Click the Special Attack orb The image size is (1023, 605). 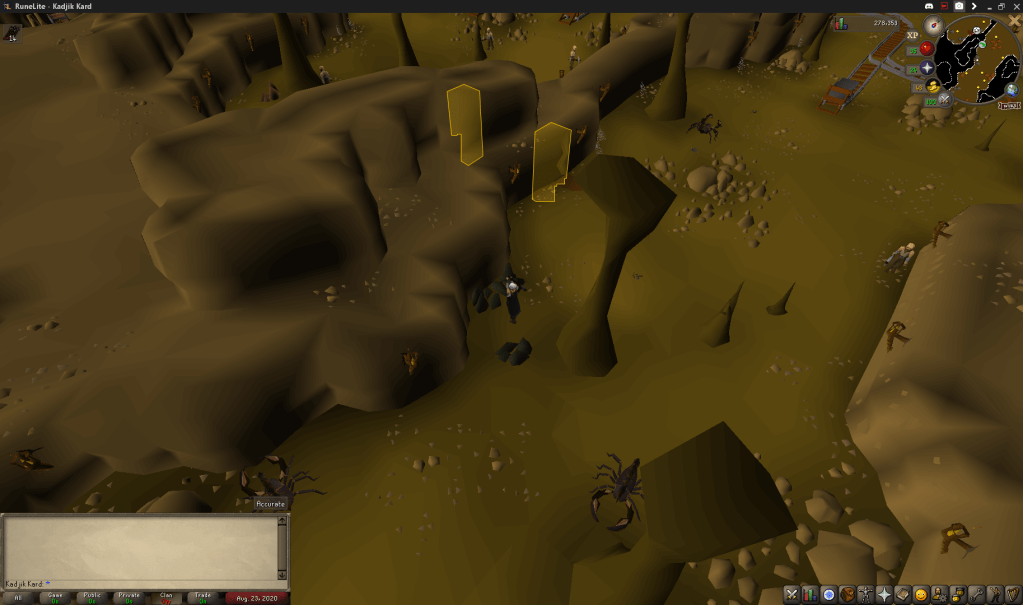[x=945, y=101]
